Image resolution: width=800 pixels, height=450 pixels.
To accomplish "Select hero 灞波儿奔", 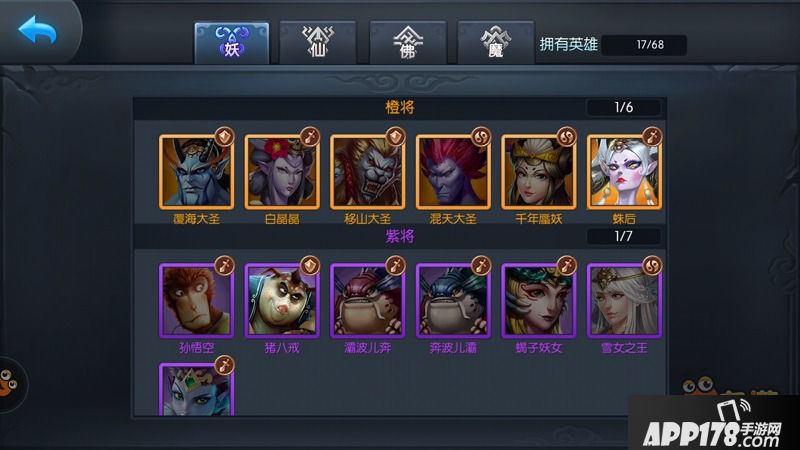I will [367, 301].
